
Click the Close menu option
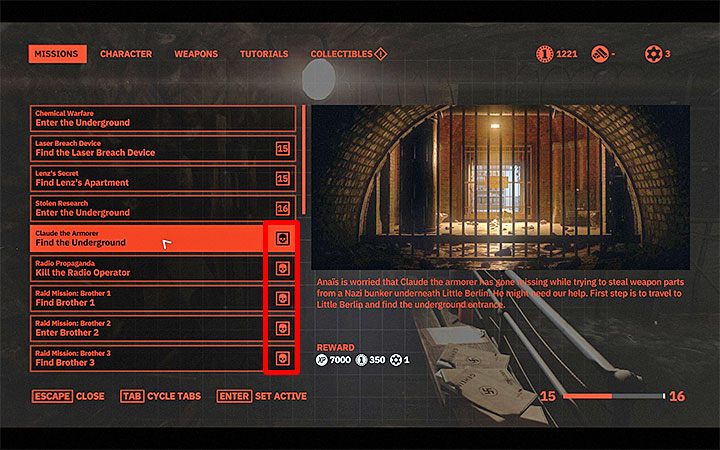pos(67,396)
